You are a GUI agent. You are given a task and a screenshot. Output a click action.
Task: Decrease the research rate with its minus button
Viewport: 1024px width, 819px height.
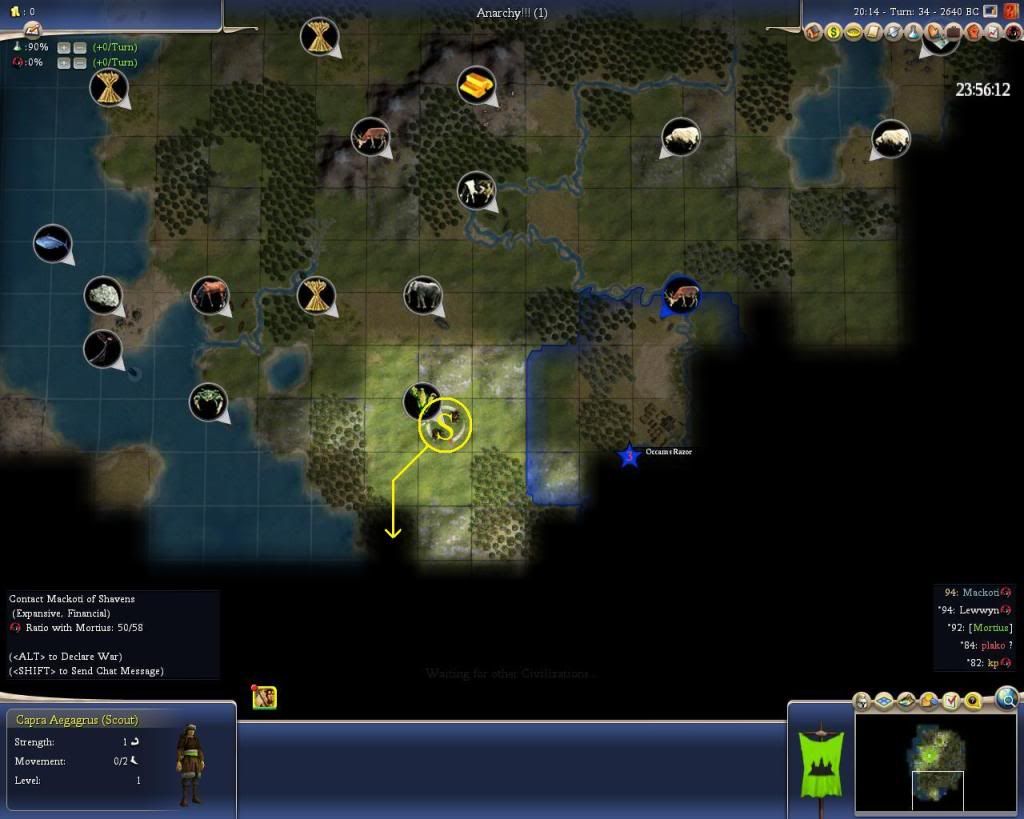(78, 47)
